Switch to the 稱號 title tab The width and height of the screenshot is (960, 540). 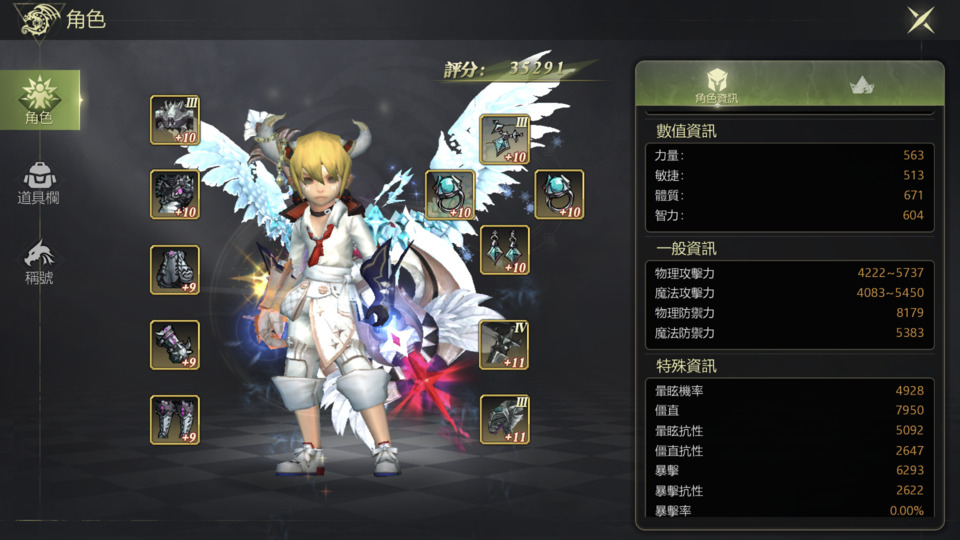[x=39, y=262]
